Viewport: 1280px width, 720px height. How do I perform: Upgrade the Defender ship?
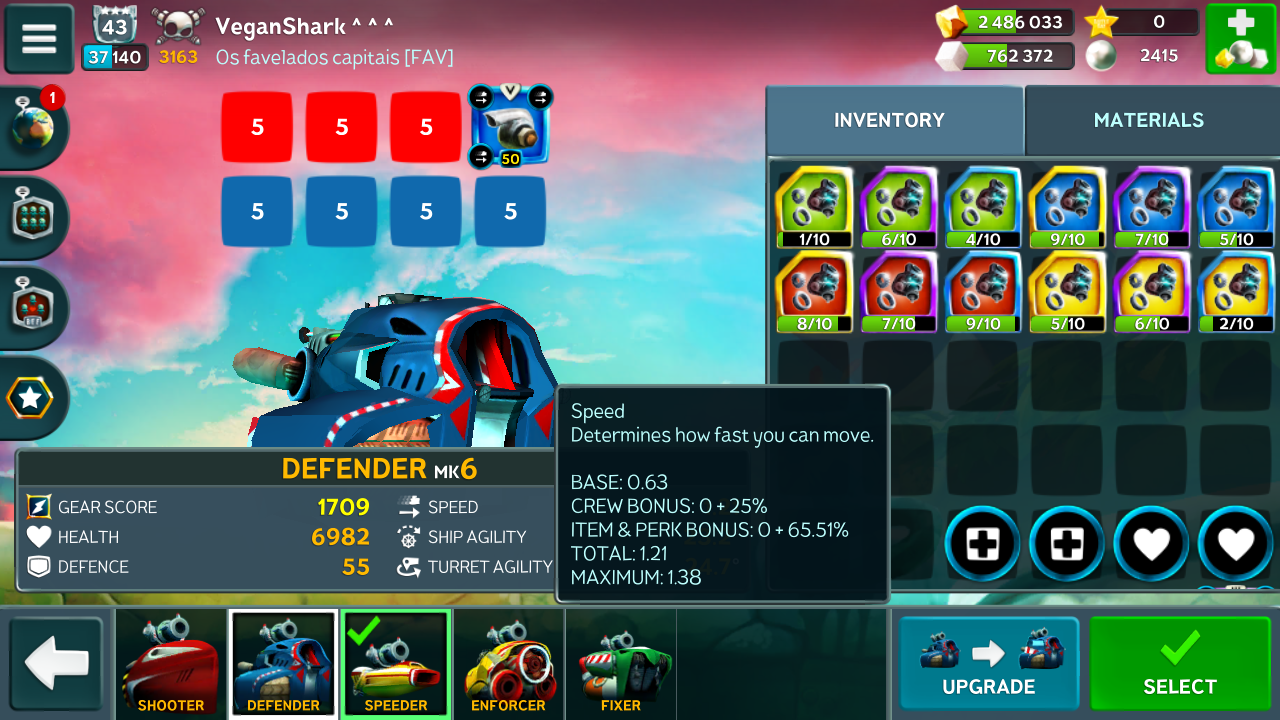tap(988, 663)
